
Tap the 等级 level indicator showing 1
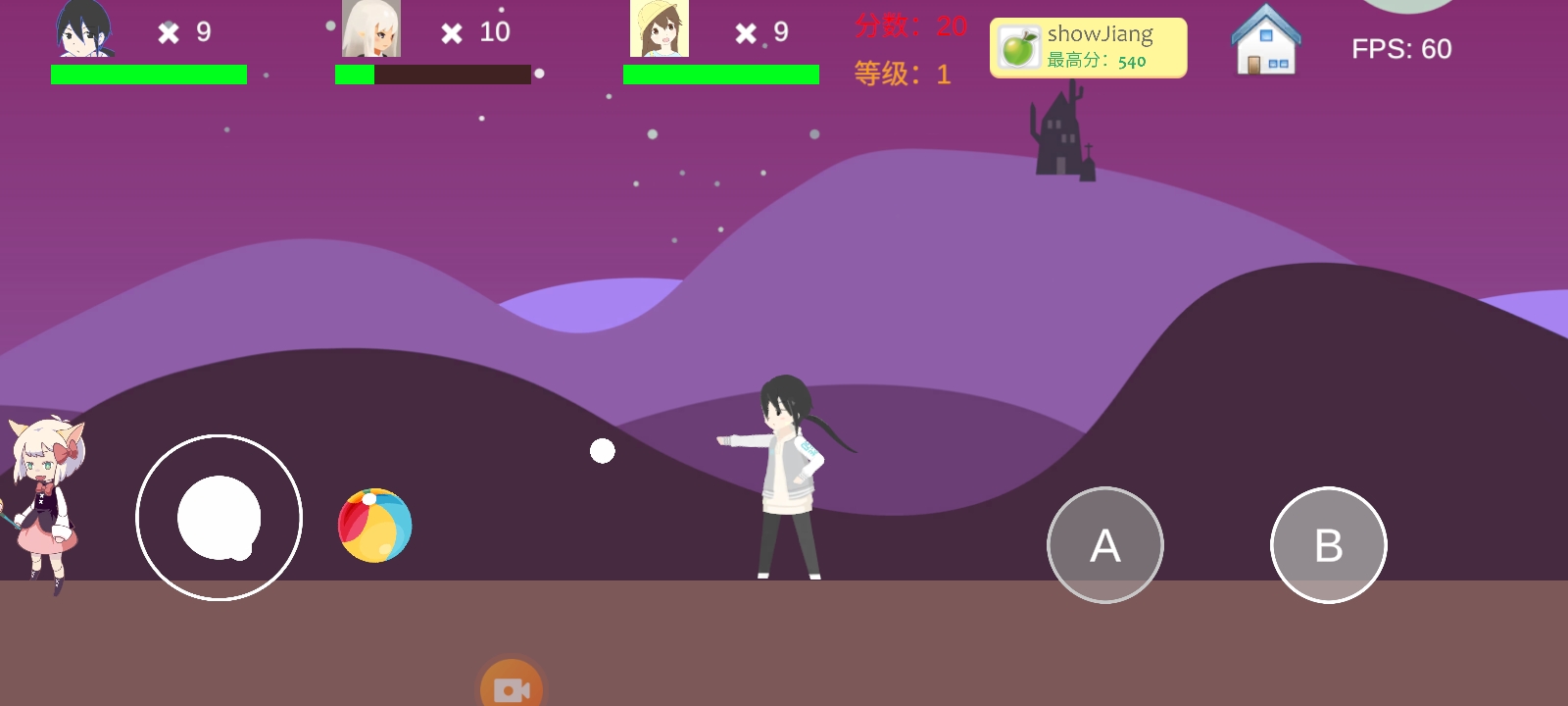click(902, 73)
